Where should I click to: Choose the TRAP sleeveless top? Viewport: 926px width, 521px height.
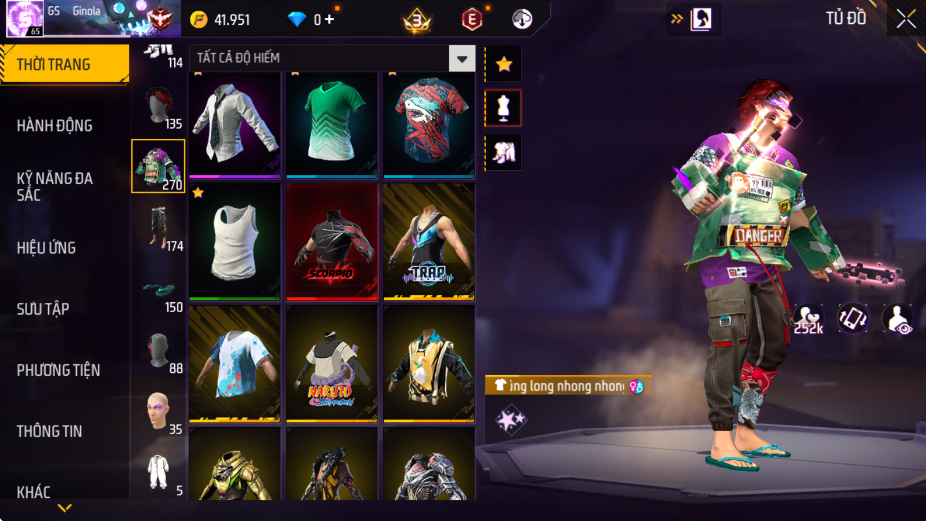429,240
